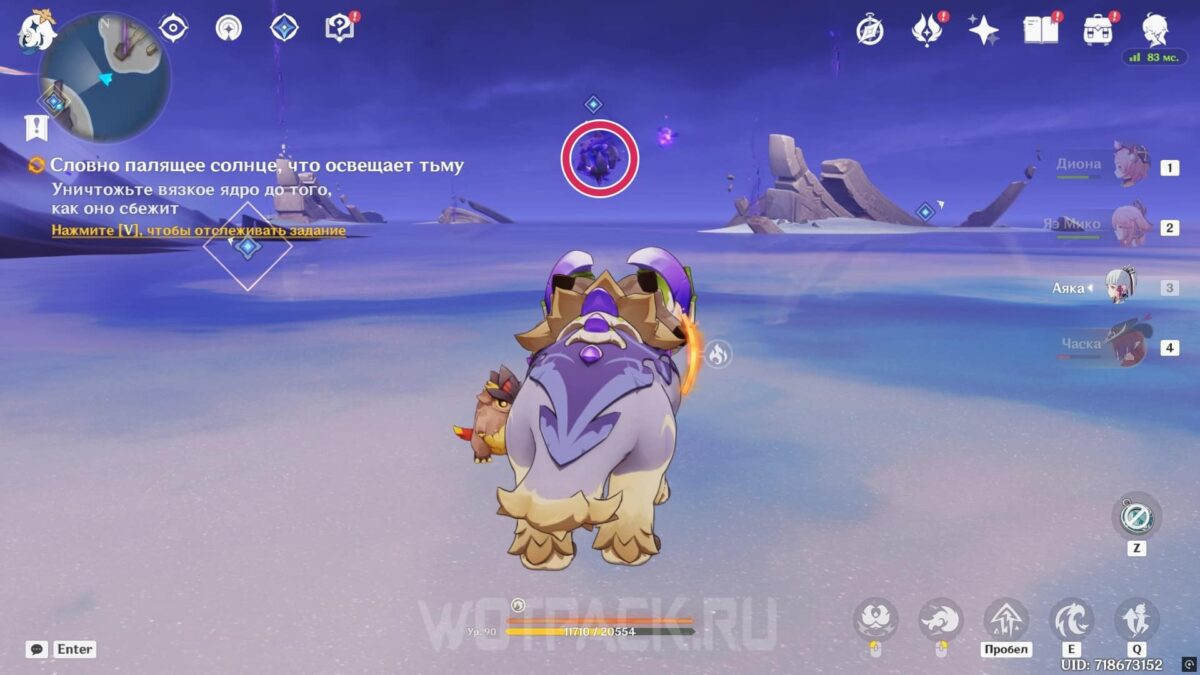This screenshot has width=1200, height=675.
Task: Open the Paimon main menu
Action: [x=37, y=29]
